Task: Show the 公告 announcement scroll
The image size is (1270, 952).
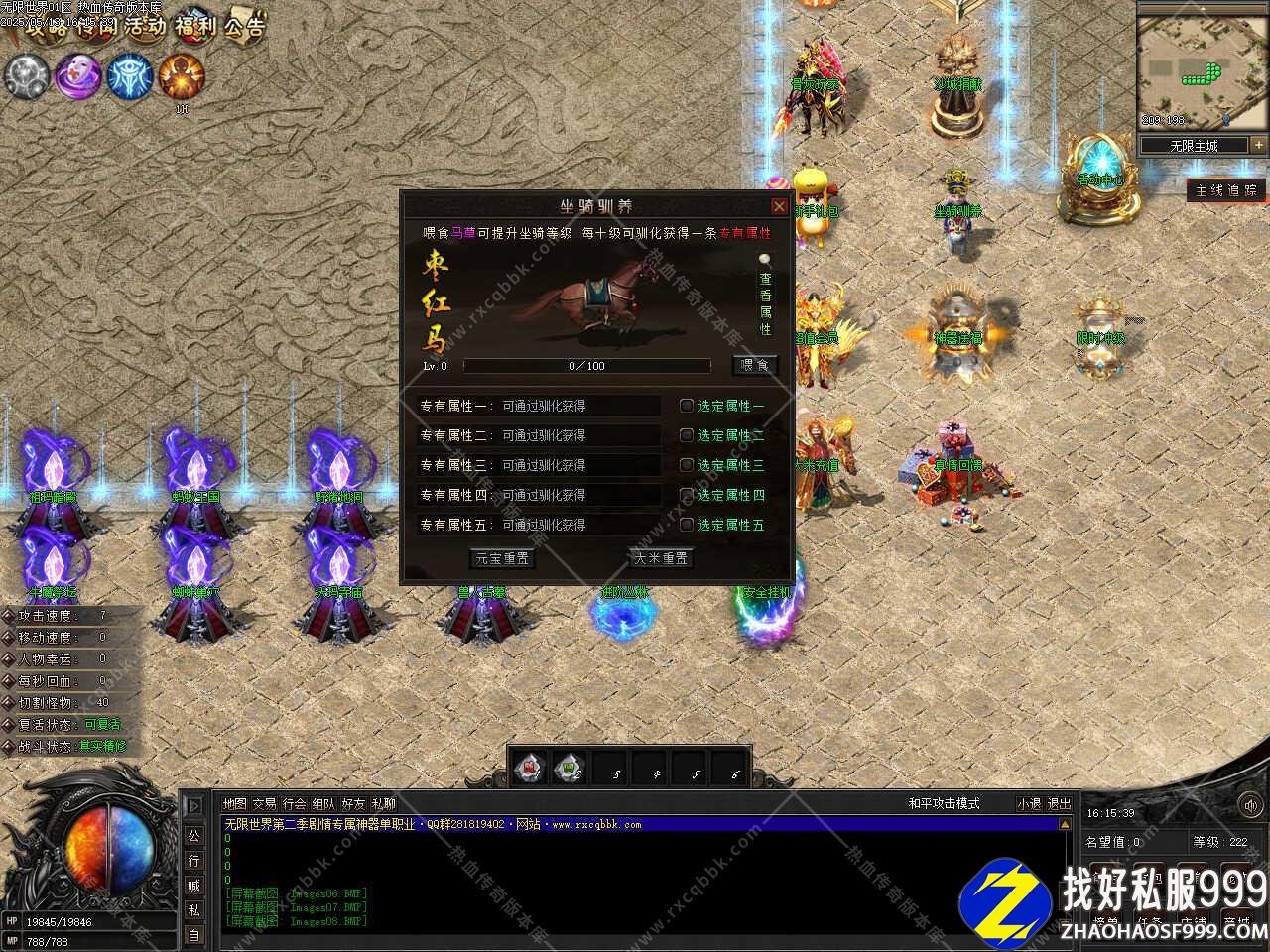Action: (x=244, y=26)
